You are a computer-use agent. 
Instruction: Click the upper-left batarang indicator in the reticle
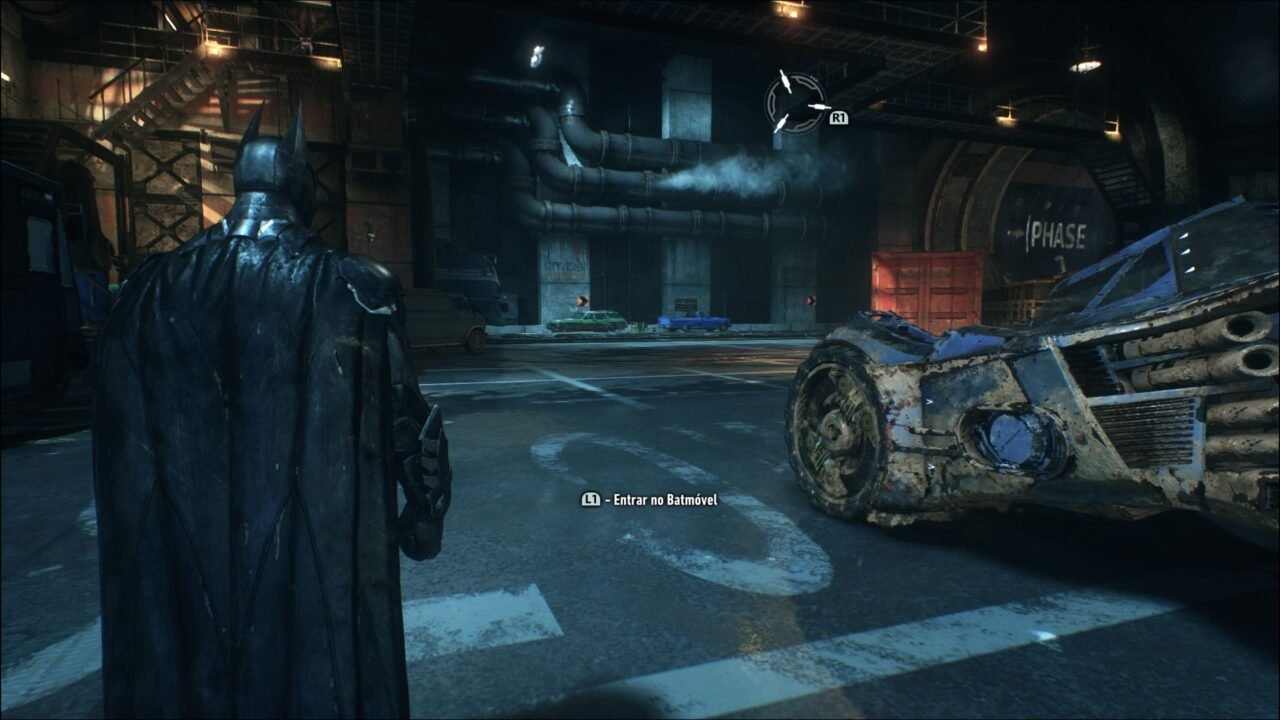click(x=784, y=81)
